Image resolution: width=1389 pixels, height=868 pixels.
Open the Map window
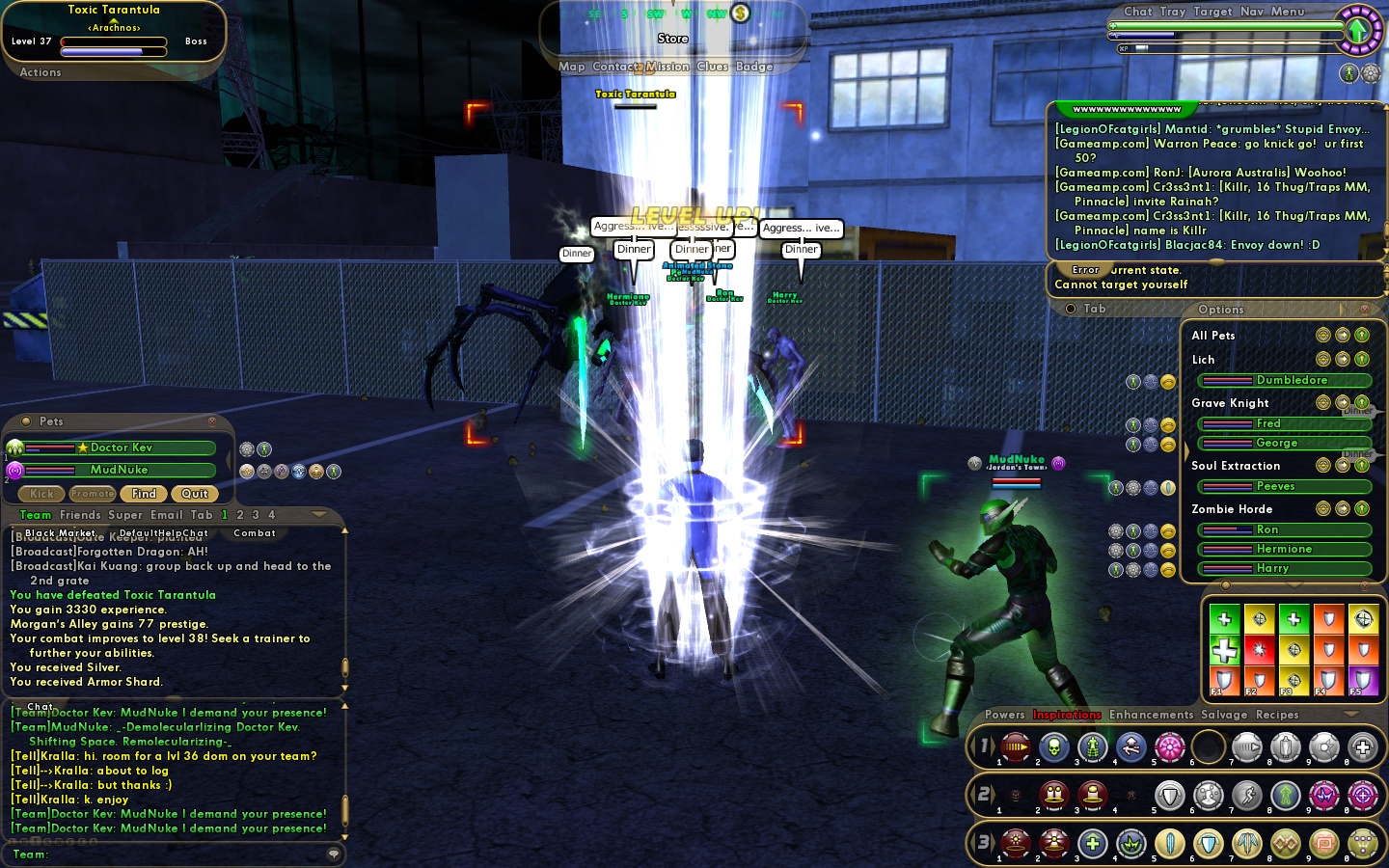(x=571, y=67)
